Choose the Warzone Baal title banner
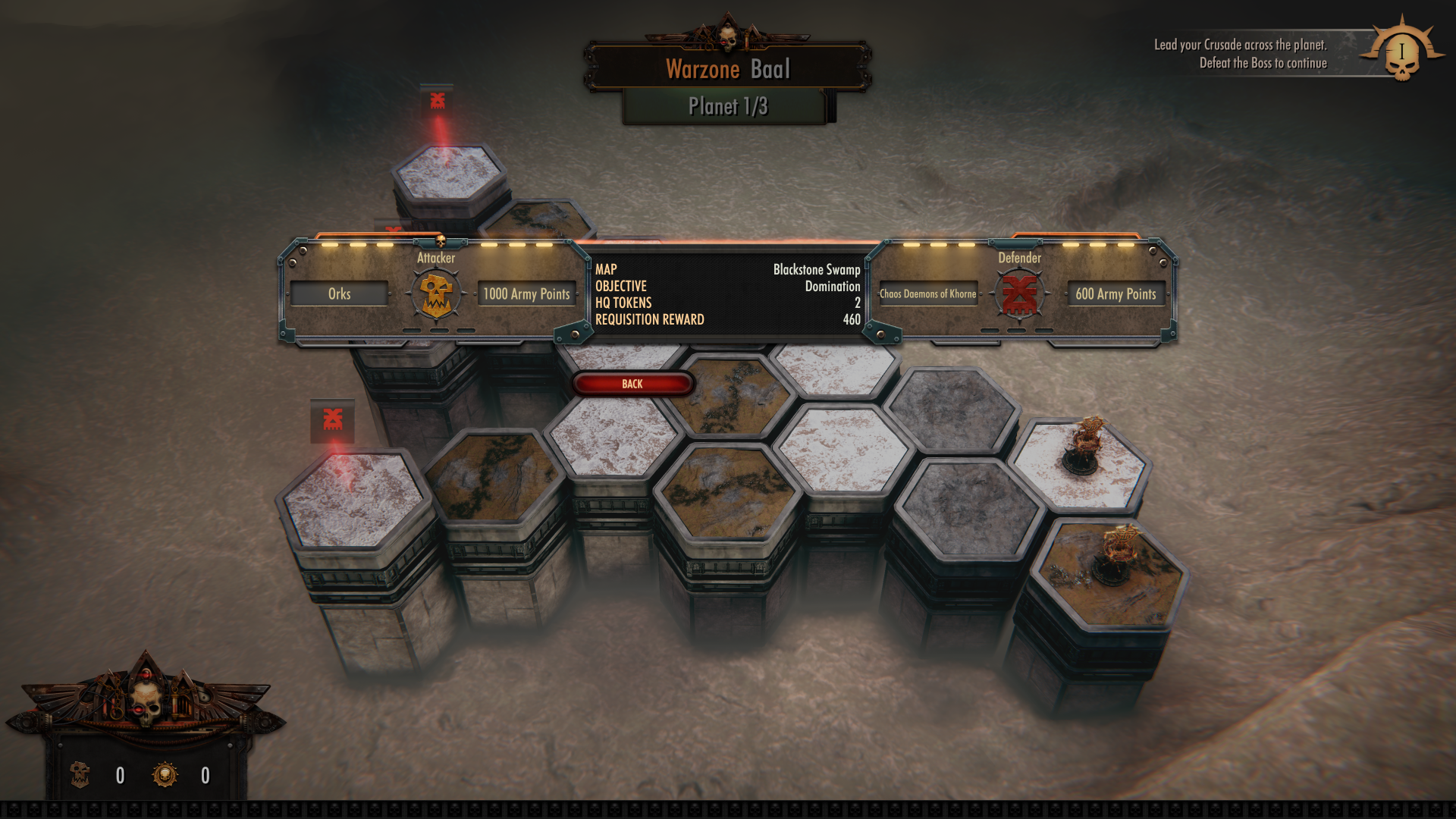1456x819 pixels. click(727, 69)
